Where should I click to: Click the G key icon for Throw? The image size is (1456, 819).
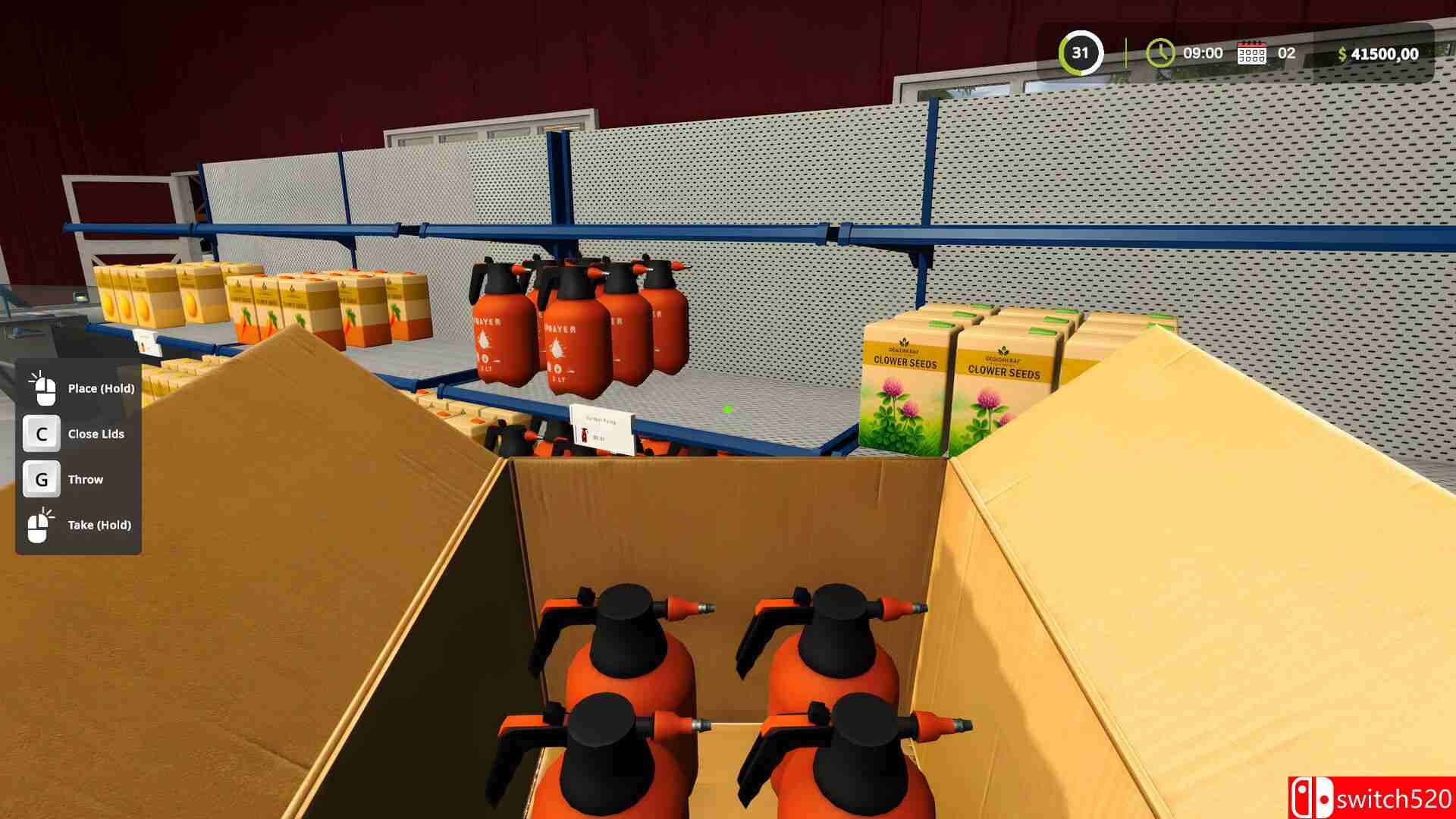click(42, 479)
